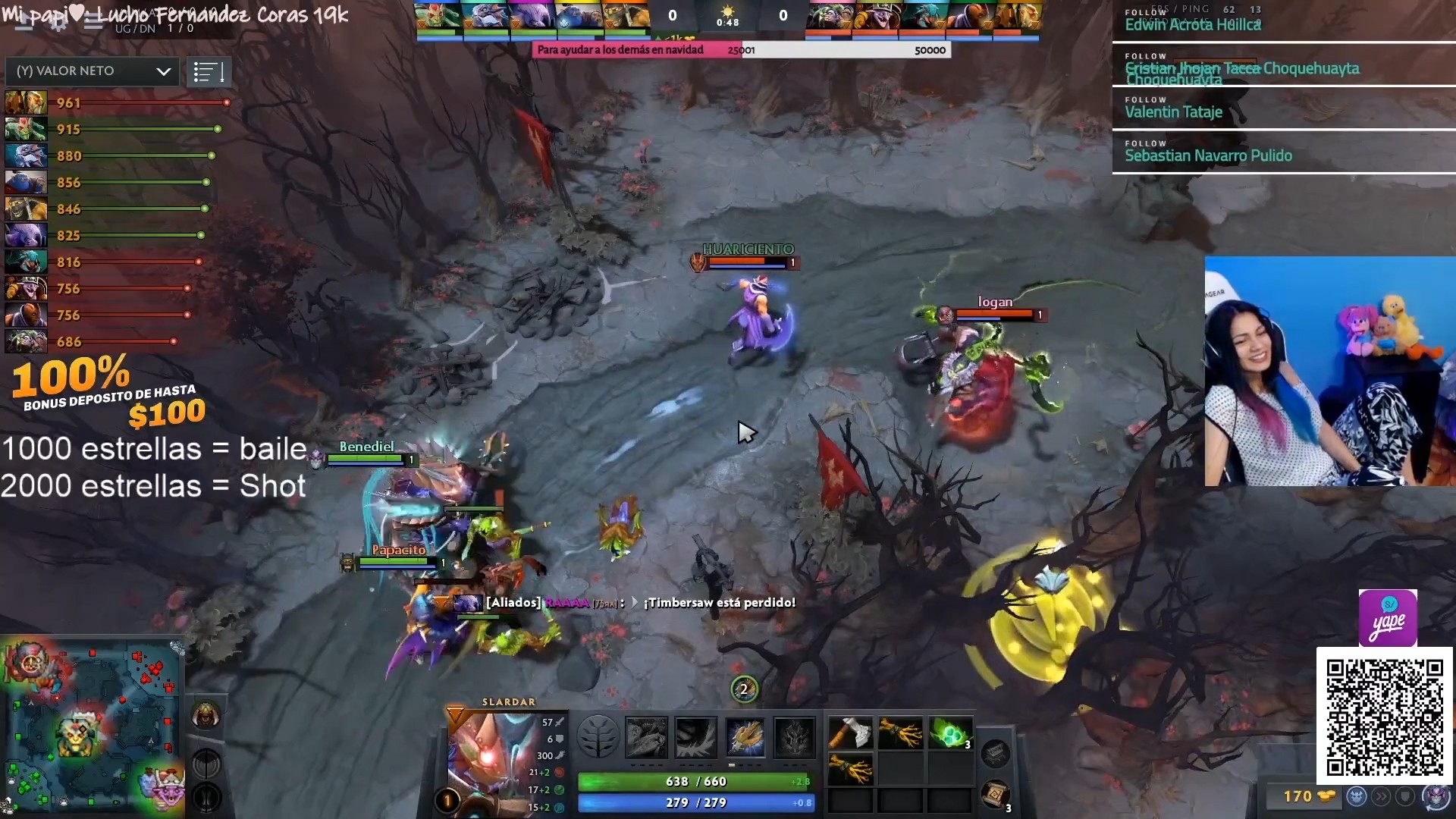This screenshot has height=819, width=1456.
Task: Cast the Slithereen Crush ability
Action: 695,737
